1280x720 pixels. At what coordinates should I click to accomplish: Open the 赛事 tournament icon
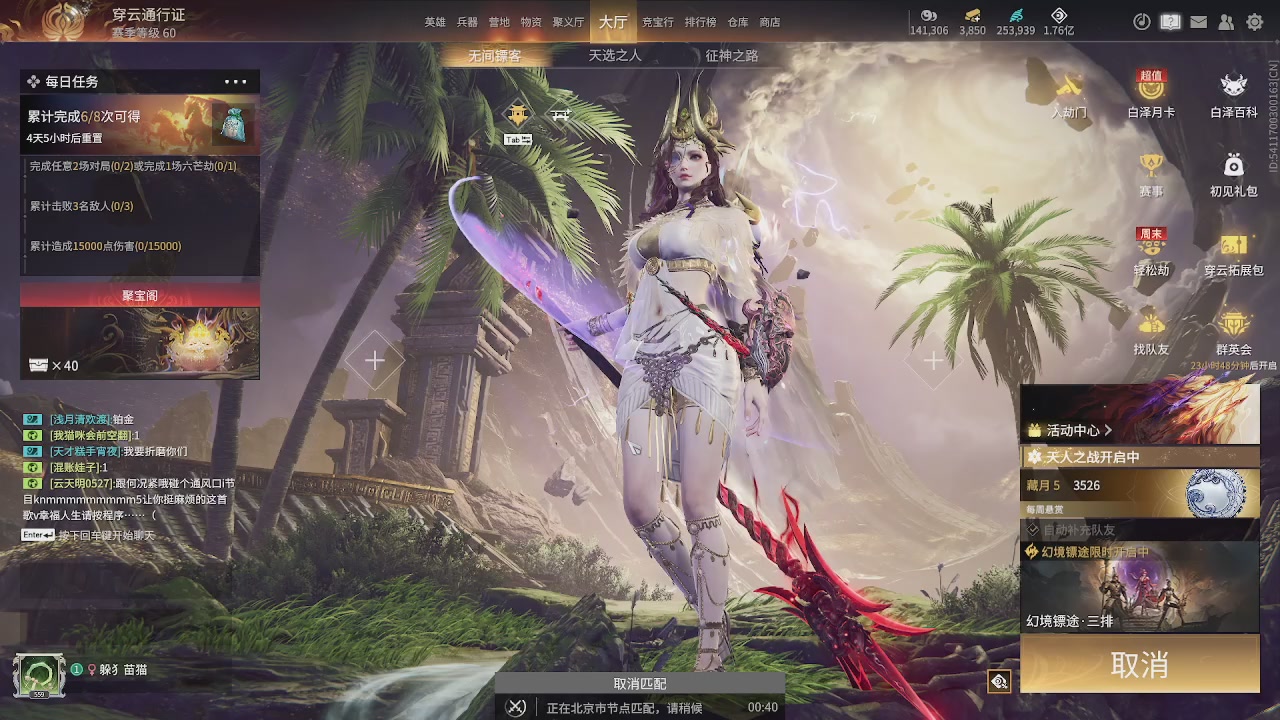point(1151,174)
